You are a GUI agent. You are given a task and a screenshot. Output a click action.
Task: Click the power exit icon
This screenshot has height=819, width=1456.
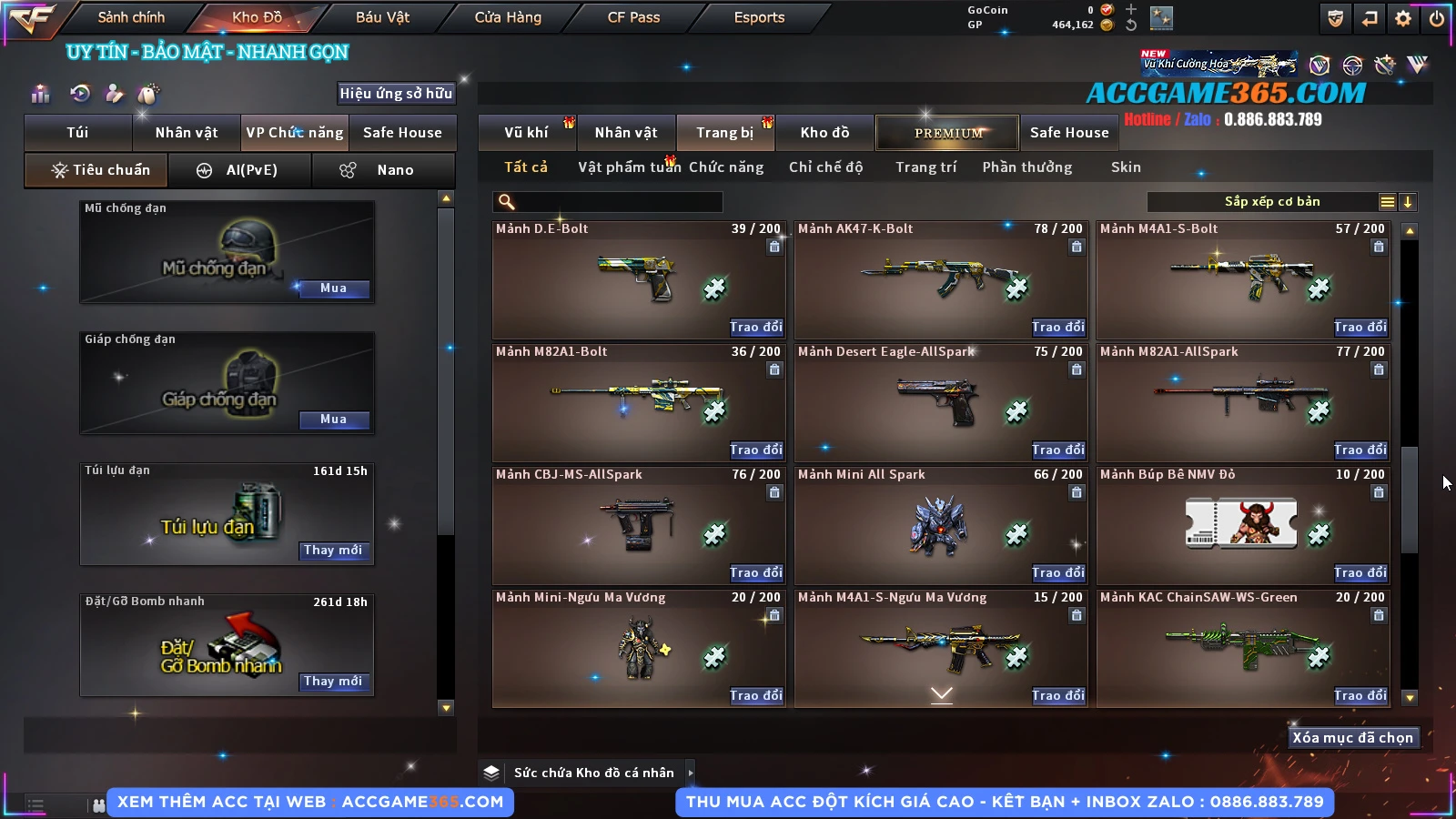pyautogui.click(x=1437, y=18)
